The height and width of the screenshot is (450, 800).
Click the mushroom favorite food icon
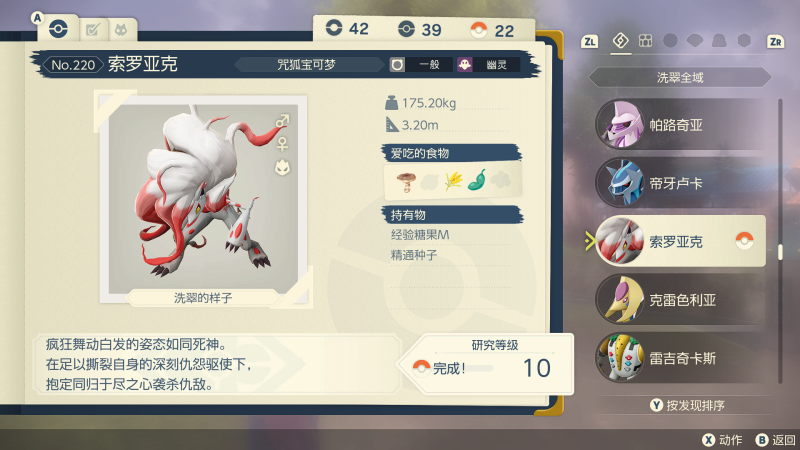[x=405, y=180]
